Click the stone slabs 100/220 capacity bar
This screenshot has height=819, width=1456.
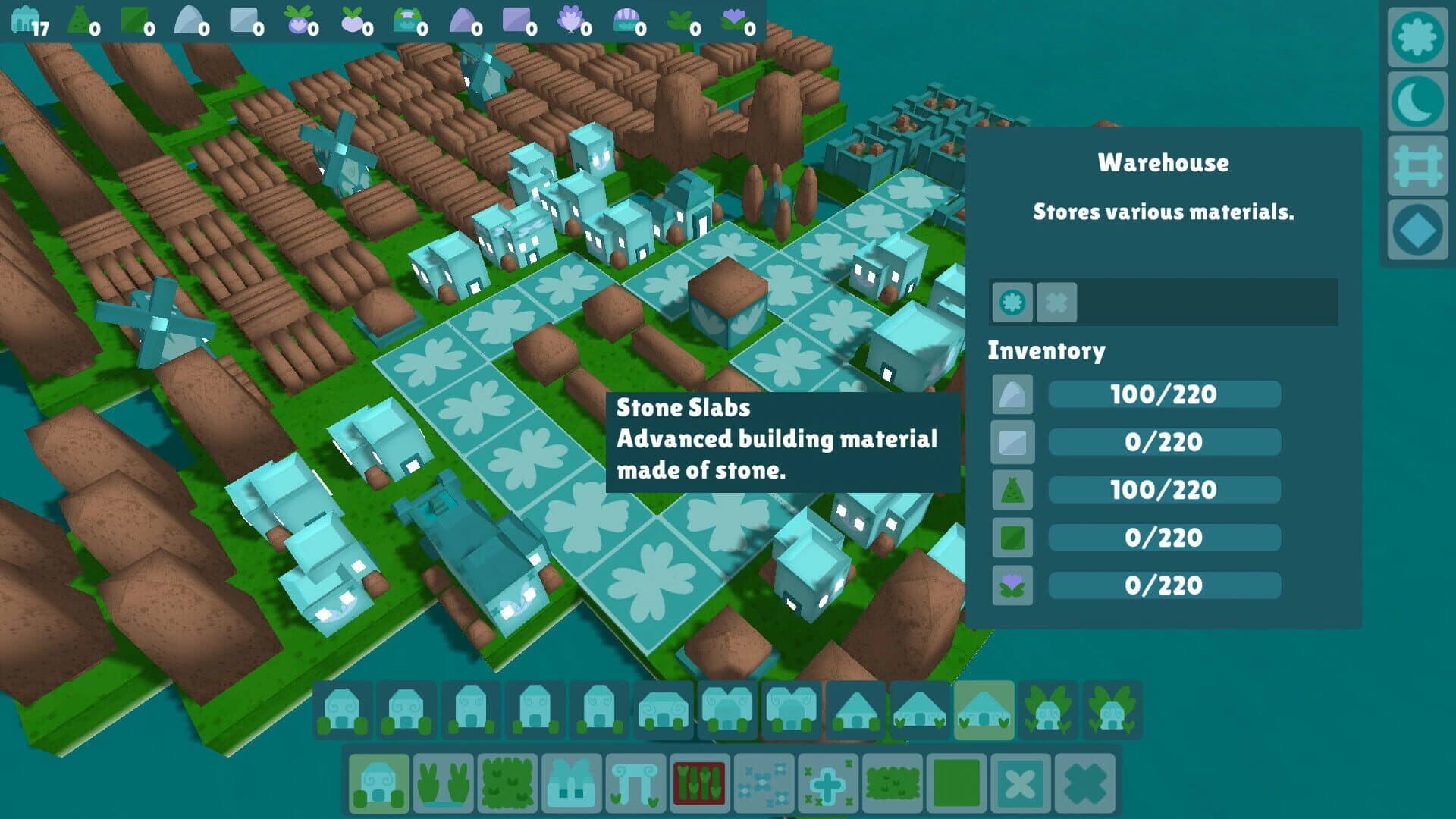tap(1164, 394)
